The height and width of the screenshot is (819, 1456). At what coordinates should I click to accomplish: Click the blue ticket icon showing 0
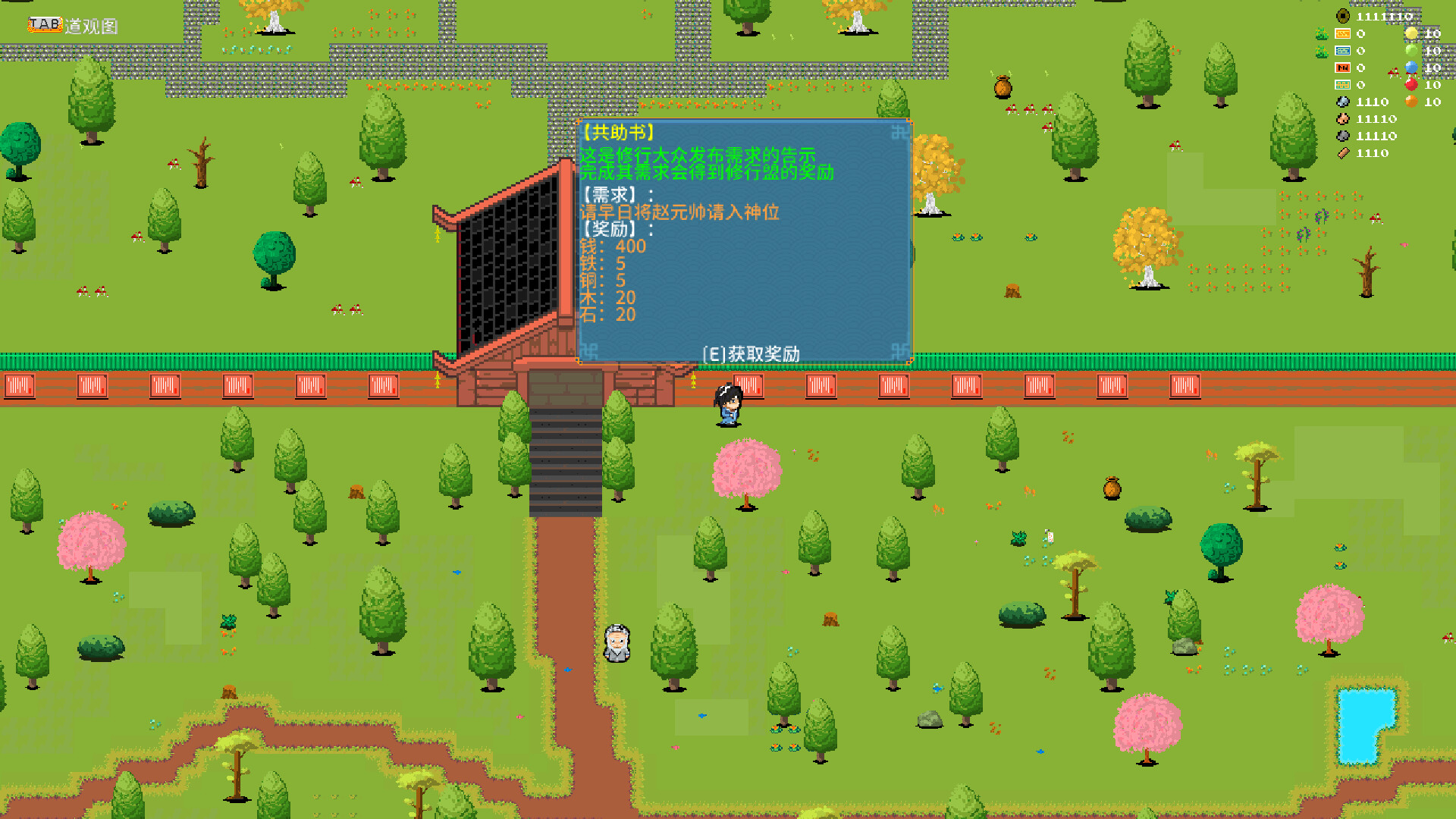coord(1342,50)
